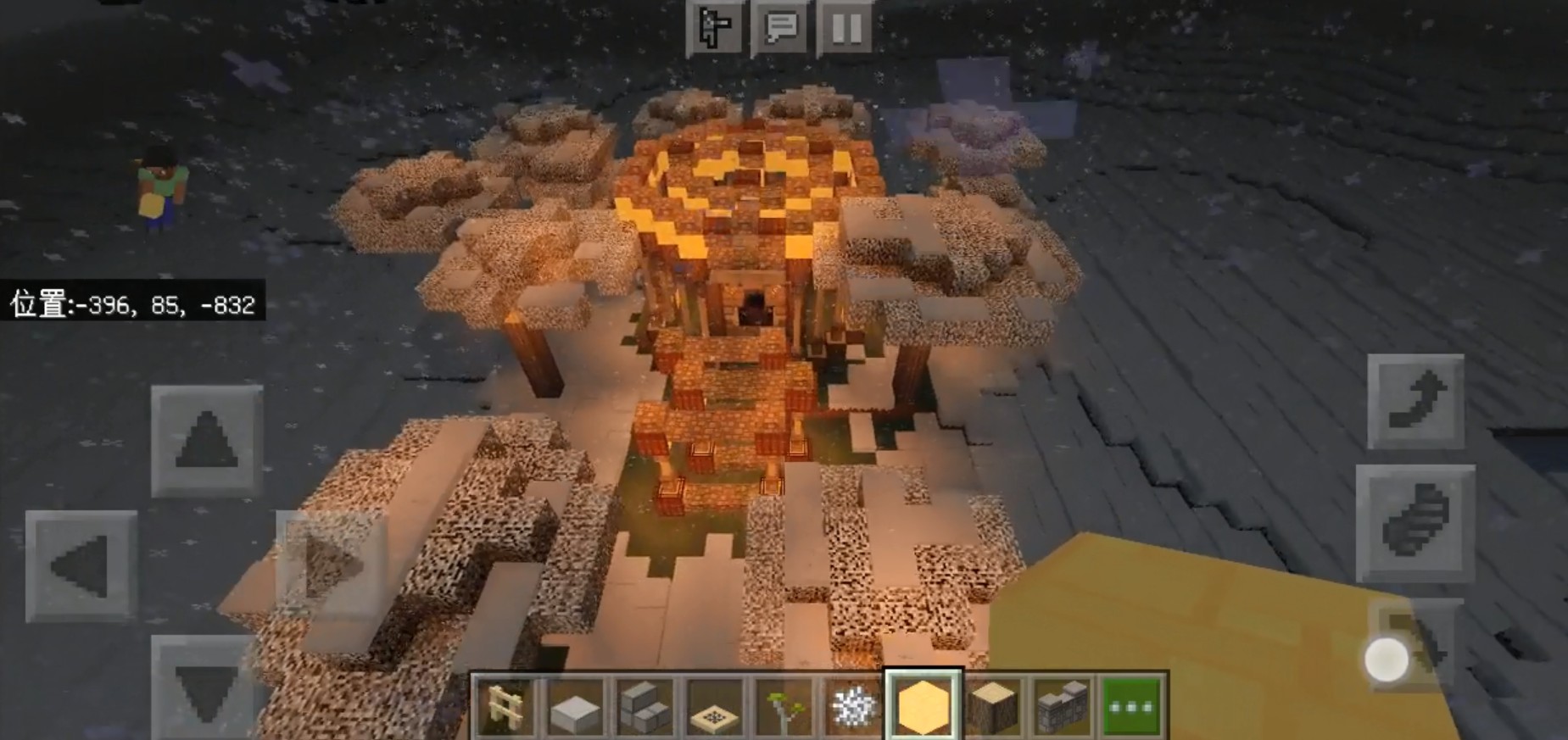Open inventory with the three-dots button

coord(1132,705)
